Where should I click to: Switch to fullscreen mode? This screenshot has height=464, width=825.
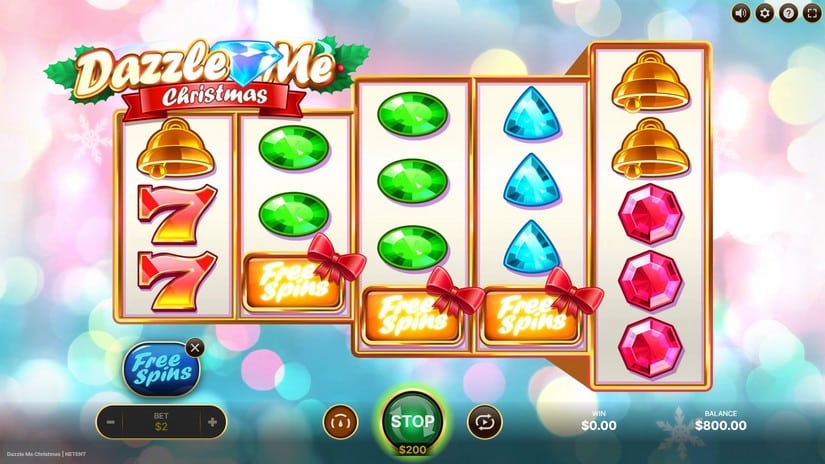point(811,13)
